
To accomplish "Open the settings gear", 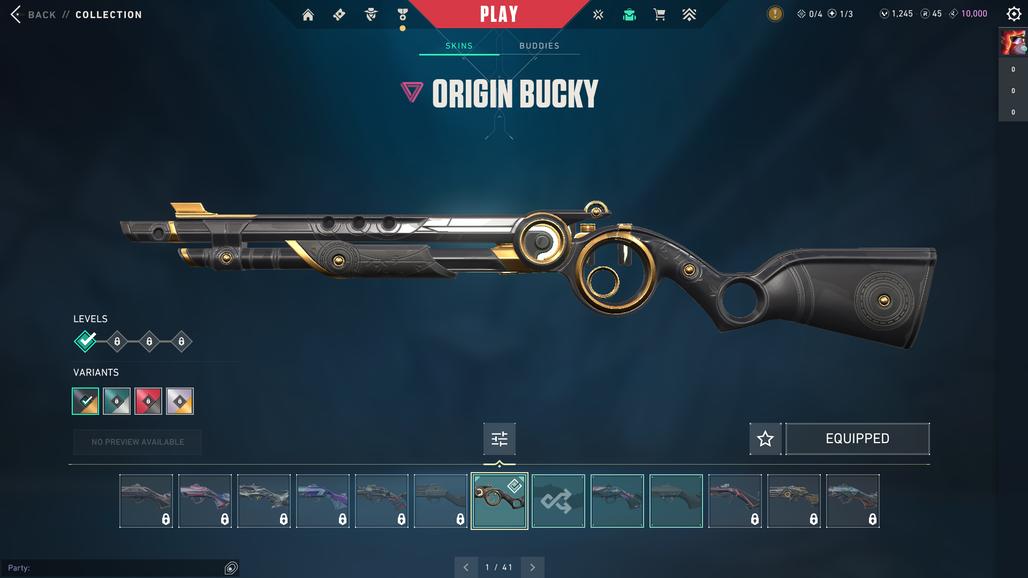I will coord(1012,14).
